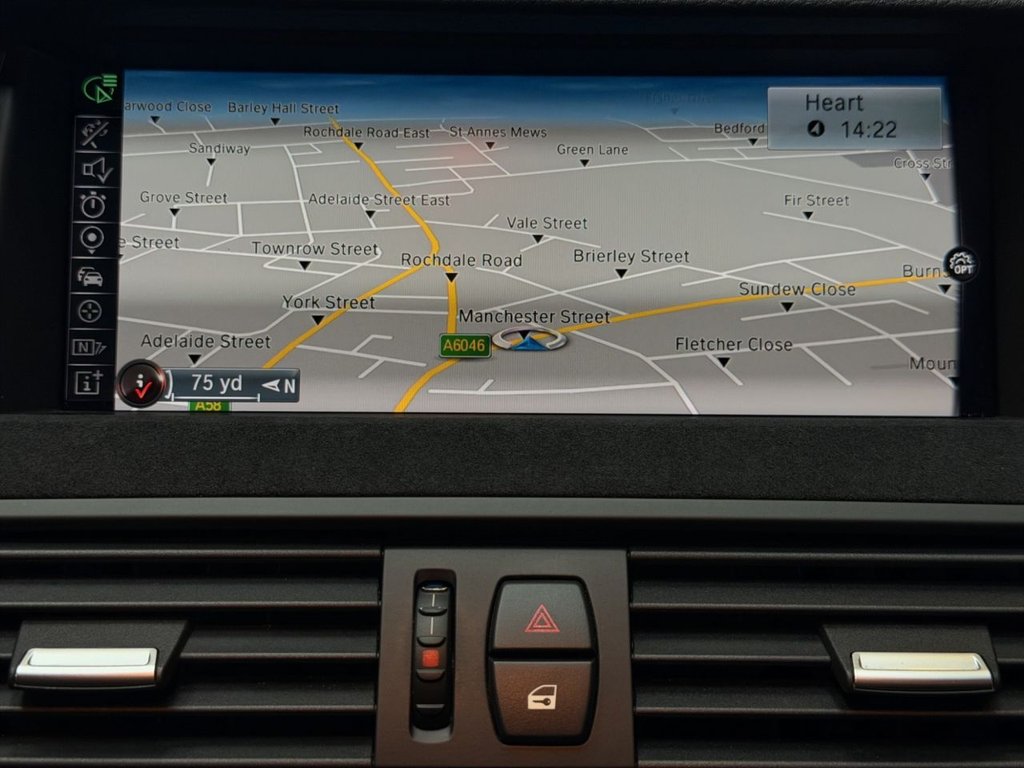Click the red info checkmark round button
This screenshot has width=1024, height=768.
point(141,383)
